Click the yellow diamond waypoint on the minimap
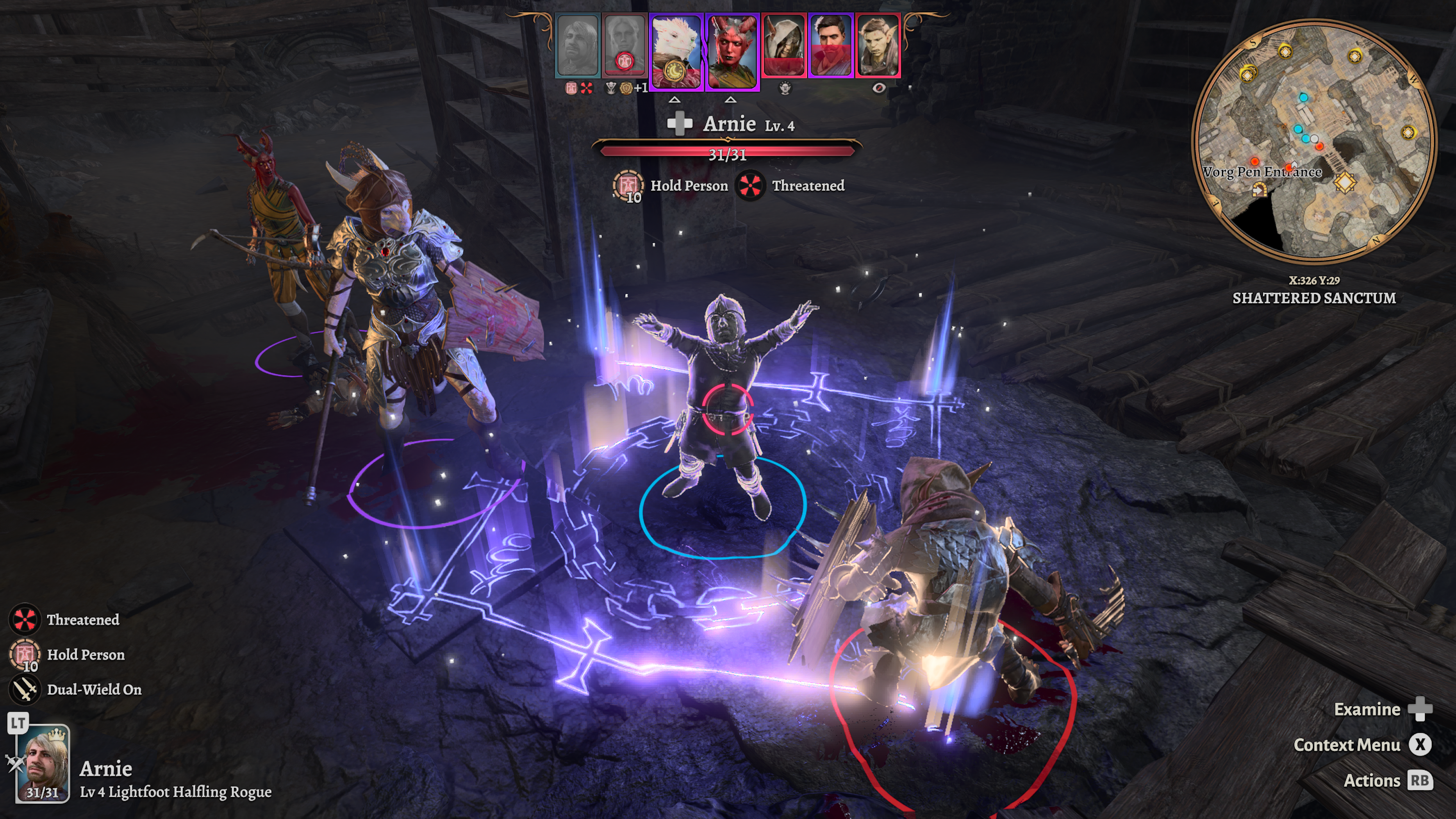The width and height of the screenshot is (1456, 819). 1345,182
